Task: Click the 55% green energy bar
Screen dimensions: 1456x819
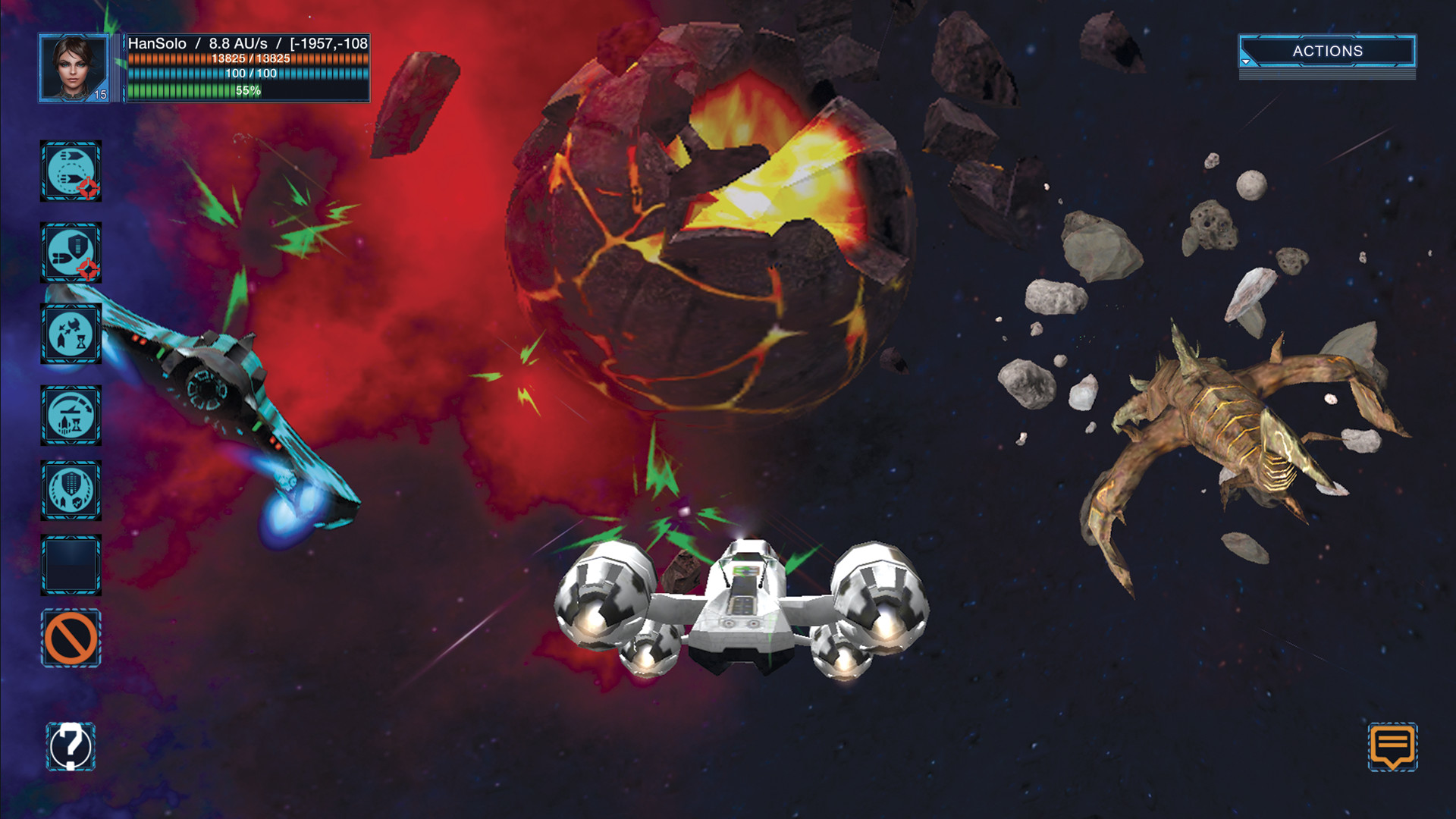Action: click(x=190, y=92)
